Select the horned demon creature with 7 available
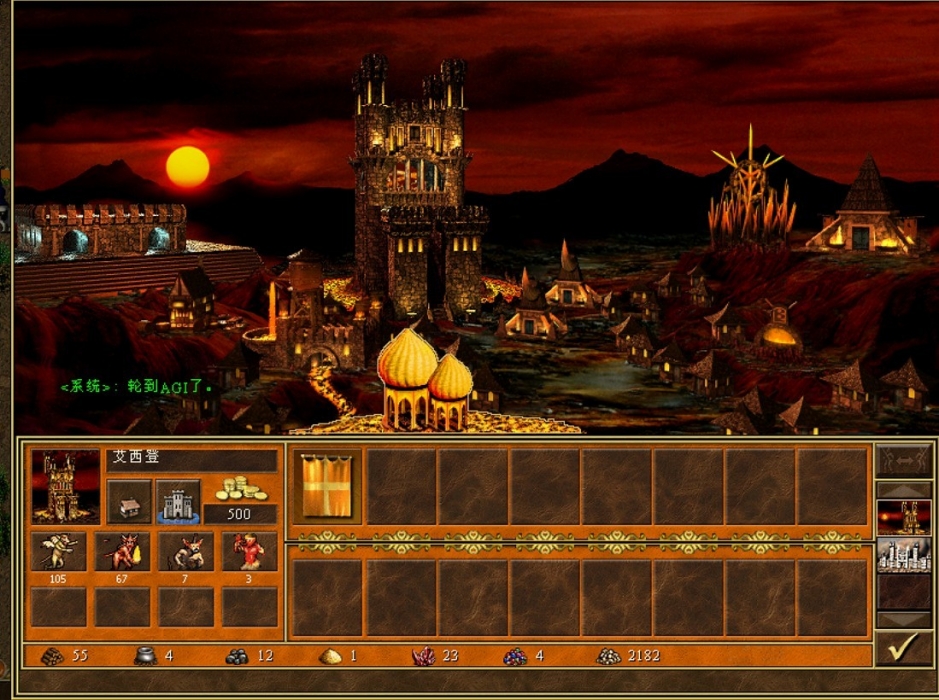Image resolution: width=939 pixels, height=700 pixels. click(x=186, y=552)
